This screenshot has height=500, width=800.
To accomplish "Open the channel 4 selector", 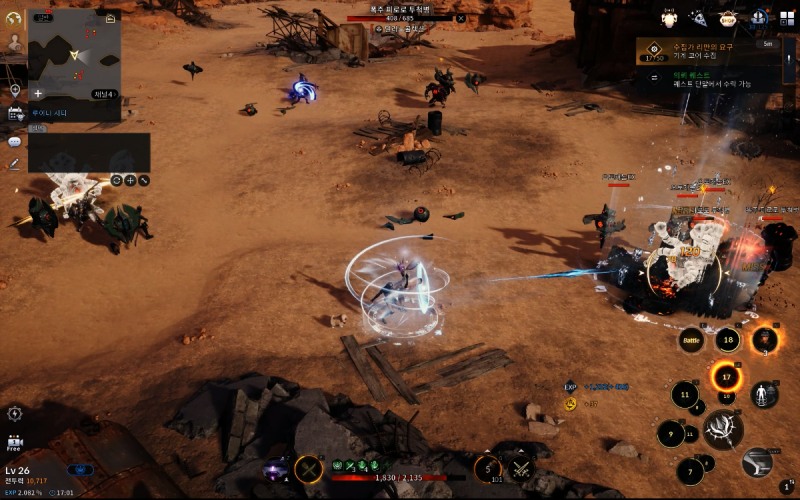I will click(x=104, y=94).
